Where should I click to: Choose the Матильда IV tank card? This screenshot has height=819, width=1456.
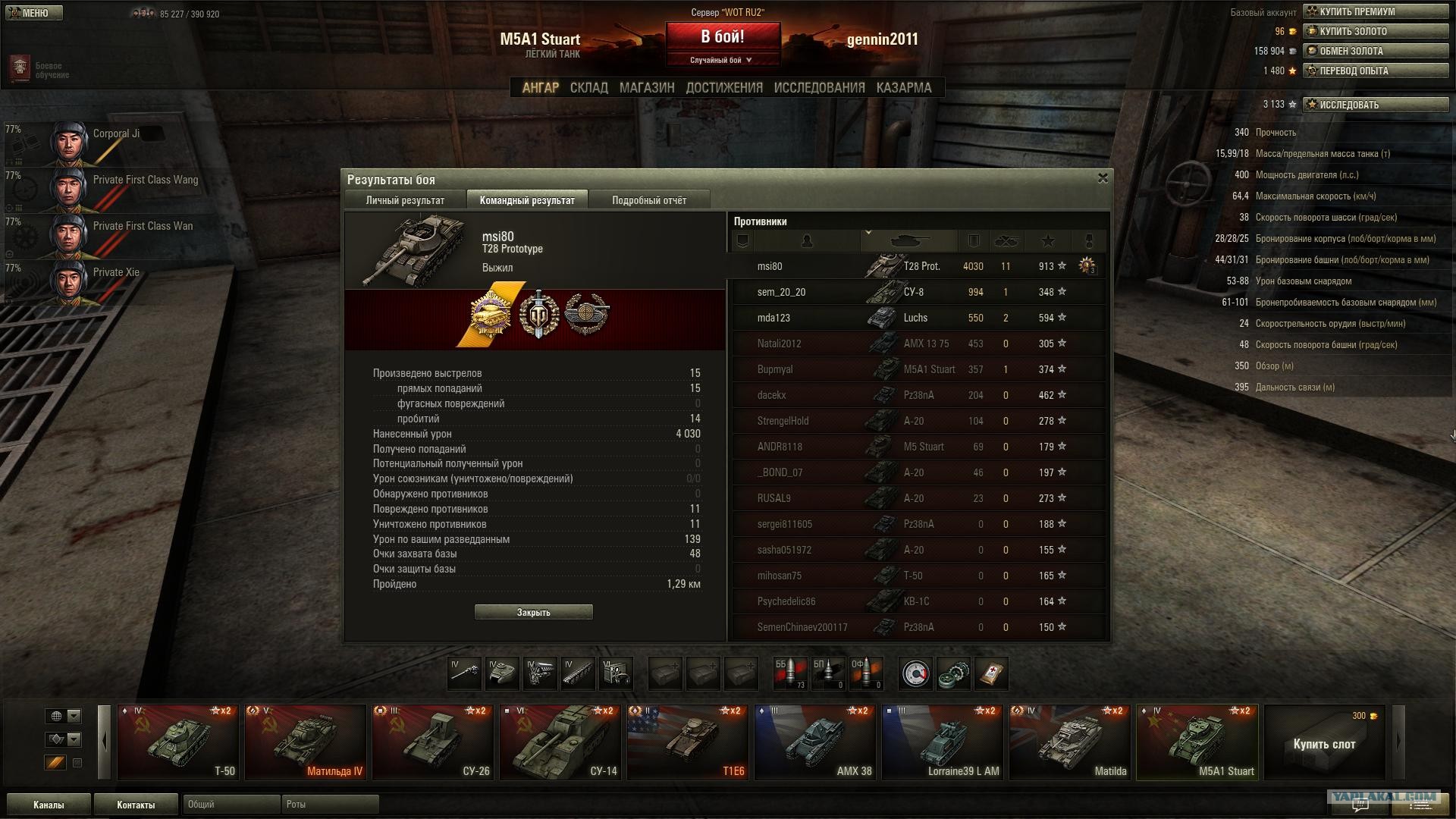pos(306,742)
